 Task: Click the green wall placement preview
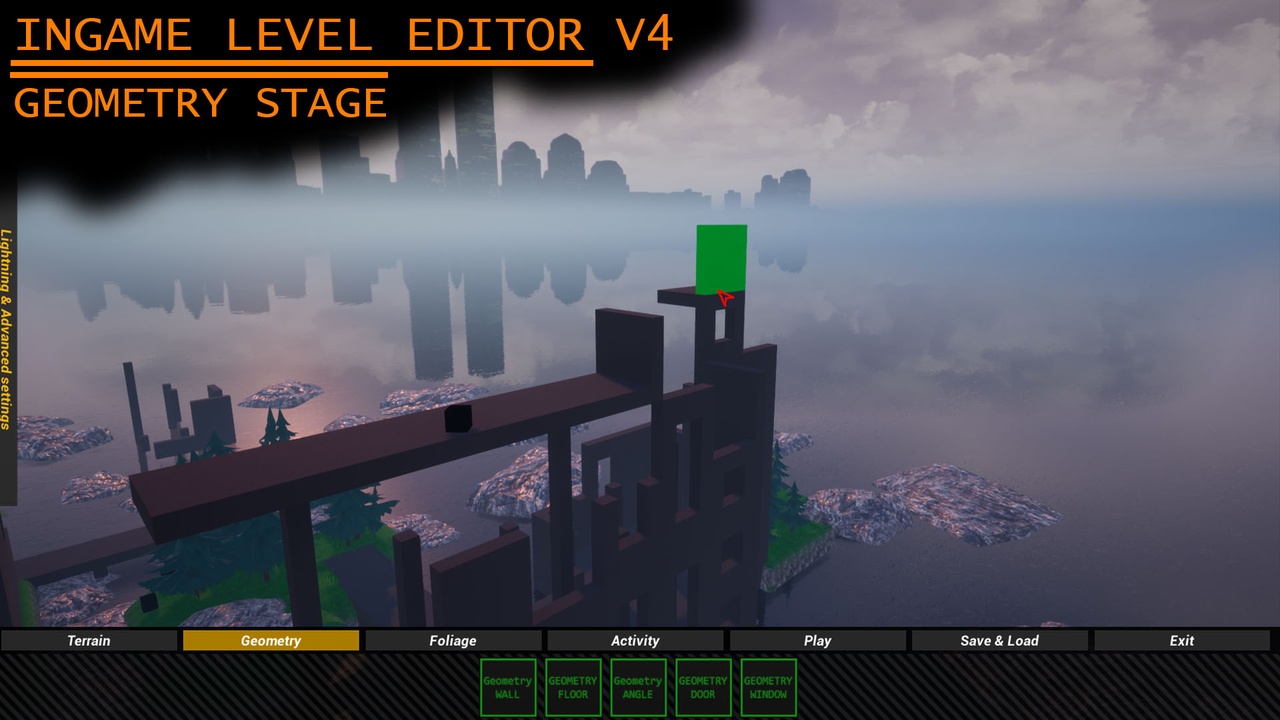click(x=721, y=258)
